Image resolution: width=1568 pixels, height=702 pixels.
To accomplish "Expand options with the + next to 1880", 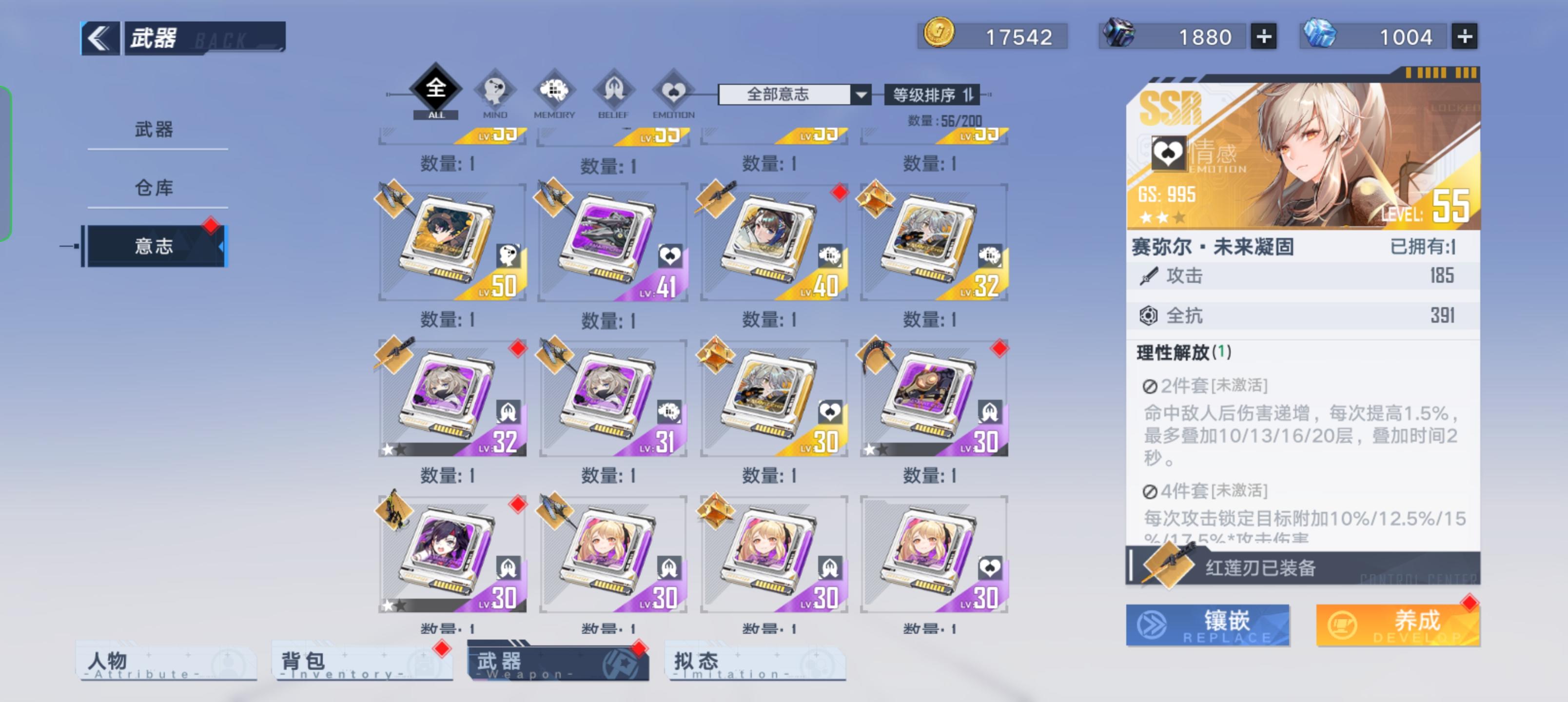I will pos(1263,37).
